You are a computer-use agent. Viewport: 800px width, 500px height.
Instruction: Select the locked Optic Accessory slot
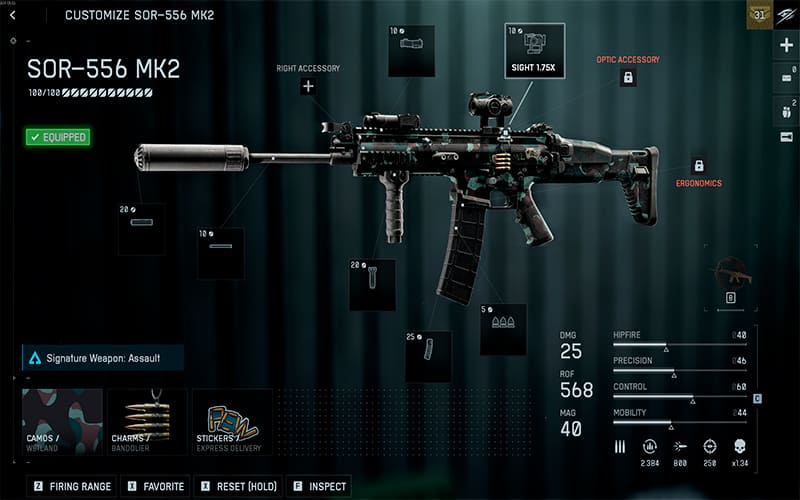[x=628, y=77]
